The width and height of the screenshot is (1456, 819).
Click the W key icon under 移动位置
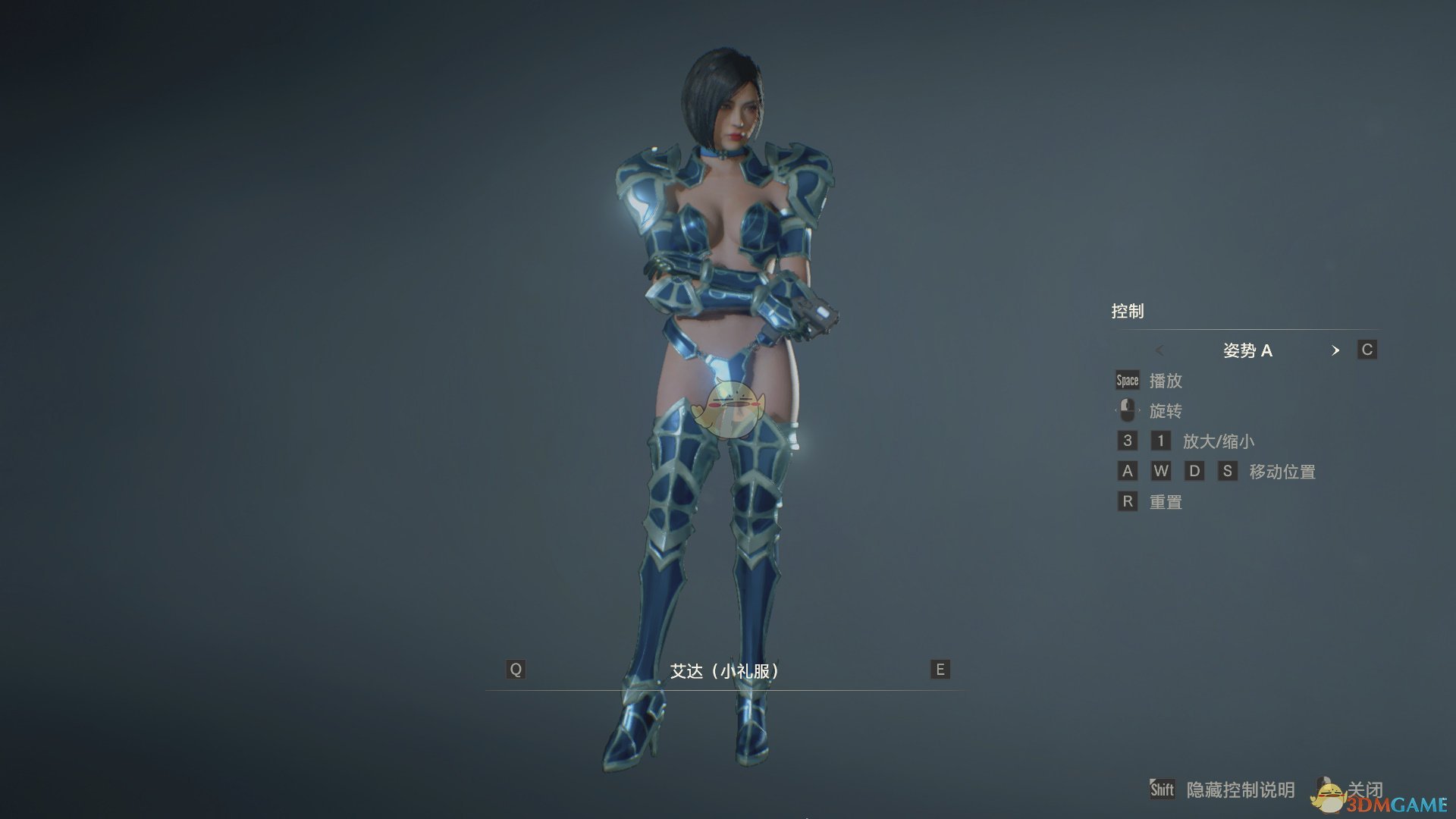pos(1162,471)
